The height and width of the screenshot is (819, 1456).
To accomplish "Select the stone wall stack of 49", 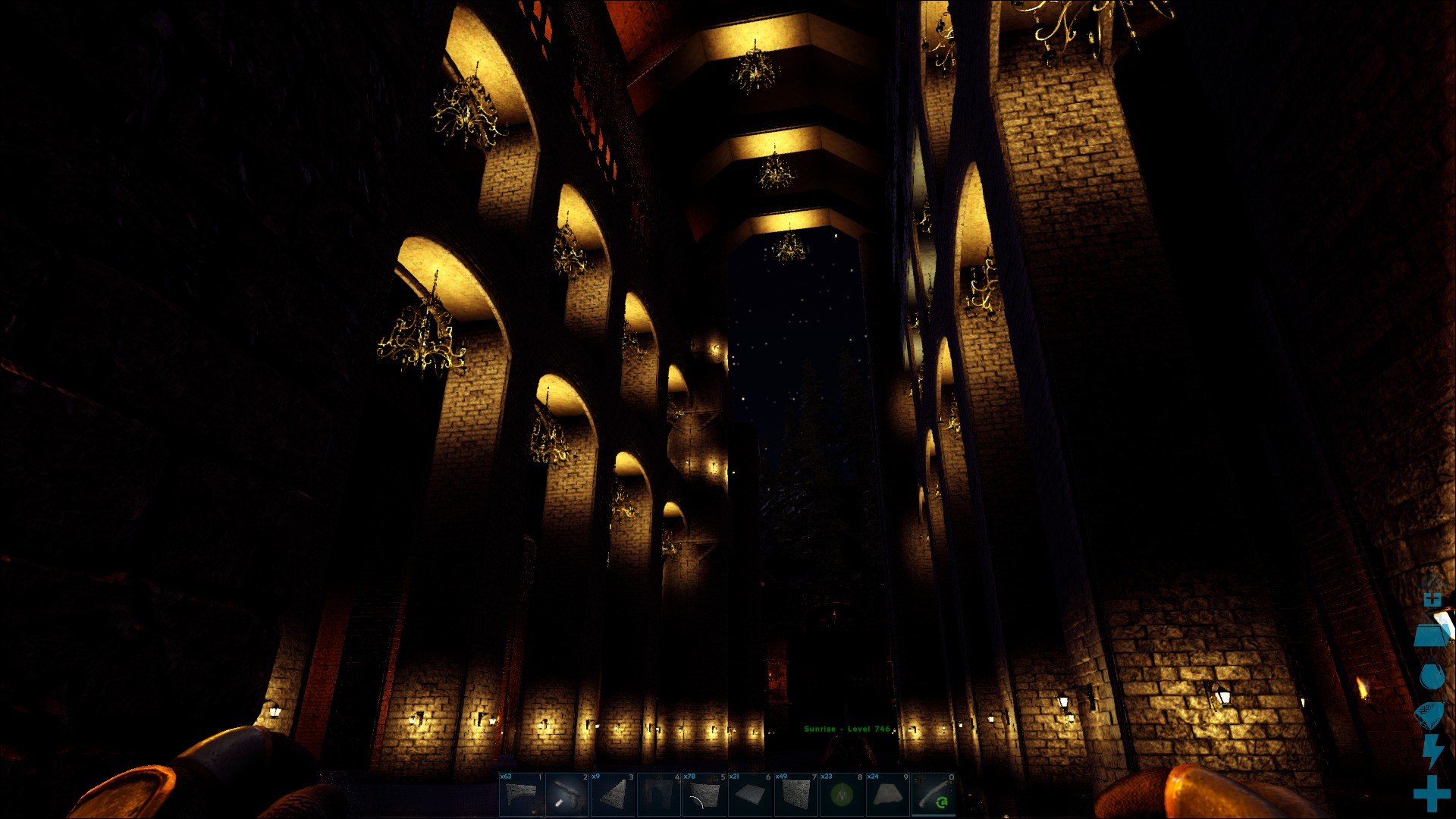I will [x=796, y=795].
